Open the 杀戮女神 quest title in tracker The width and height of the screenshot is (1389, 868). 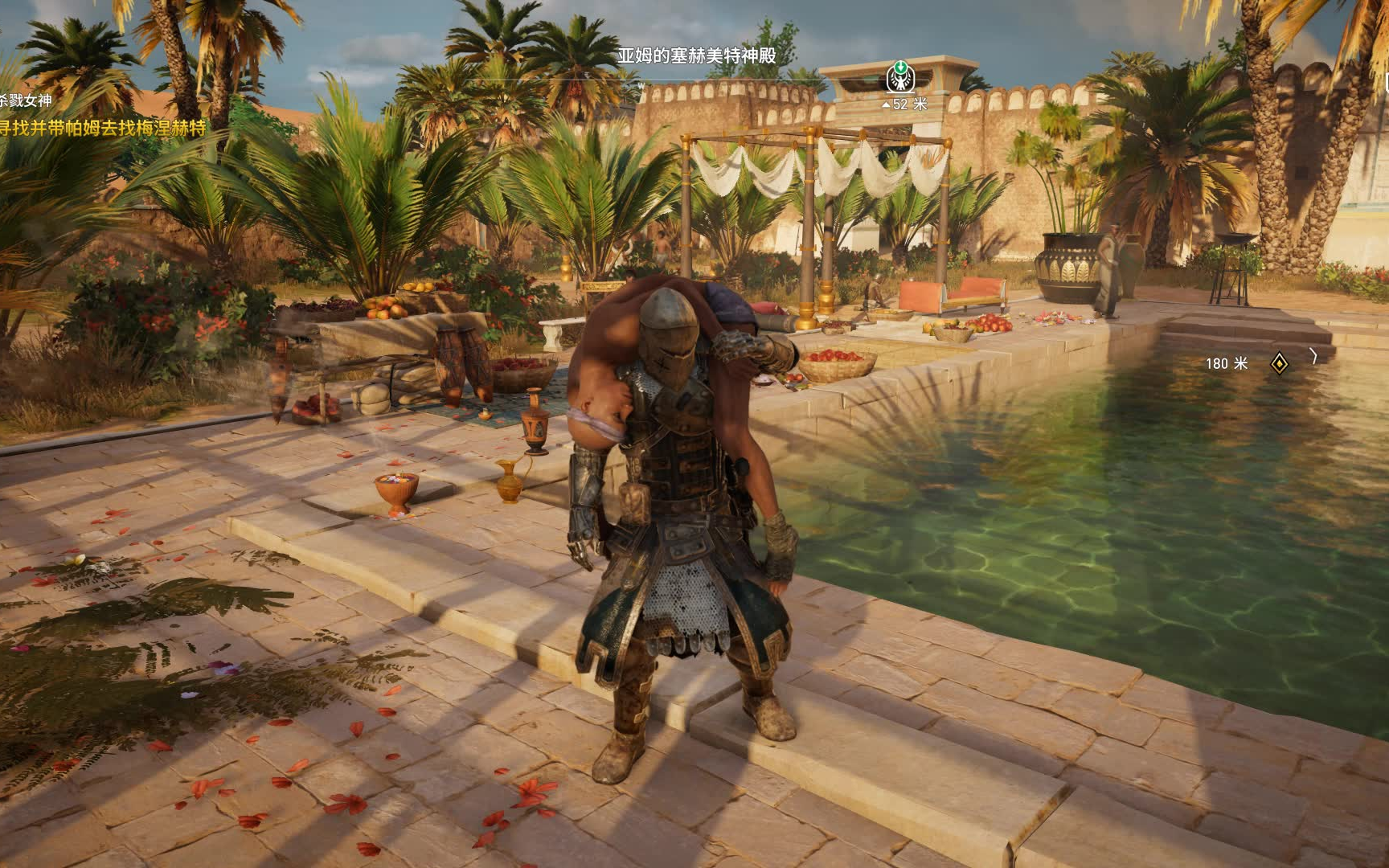[26, 100]
